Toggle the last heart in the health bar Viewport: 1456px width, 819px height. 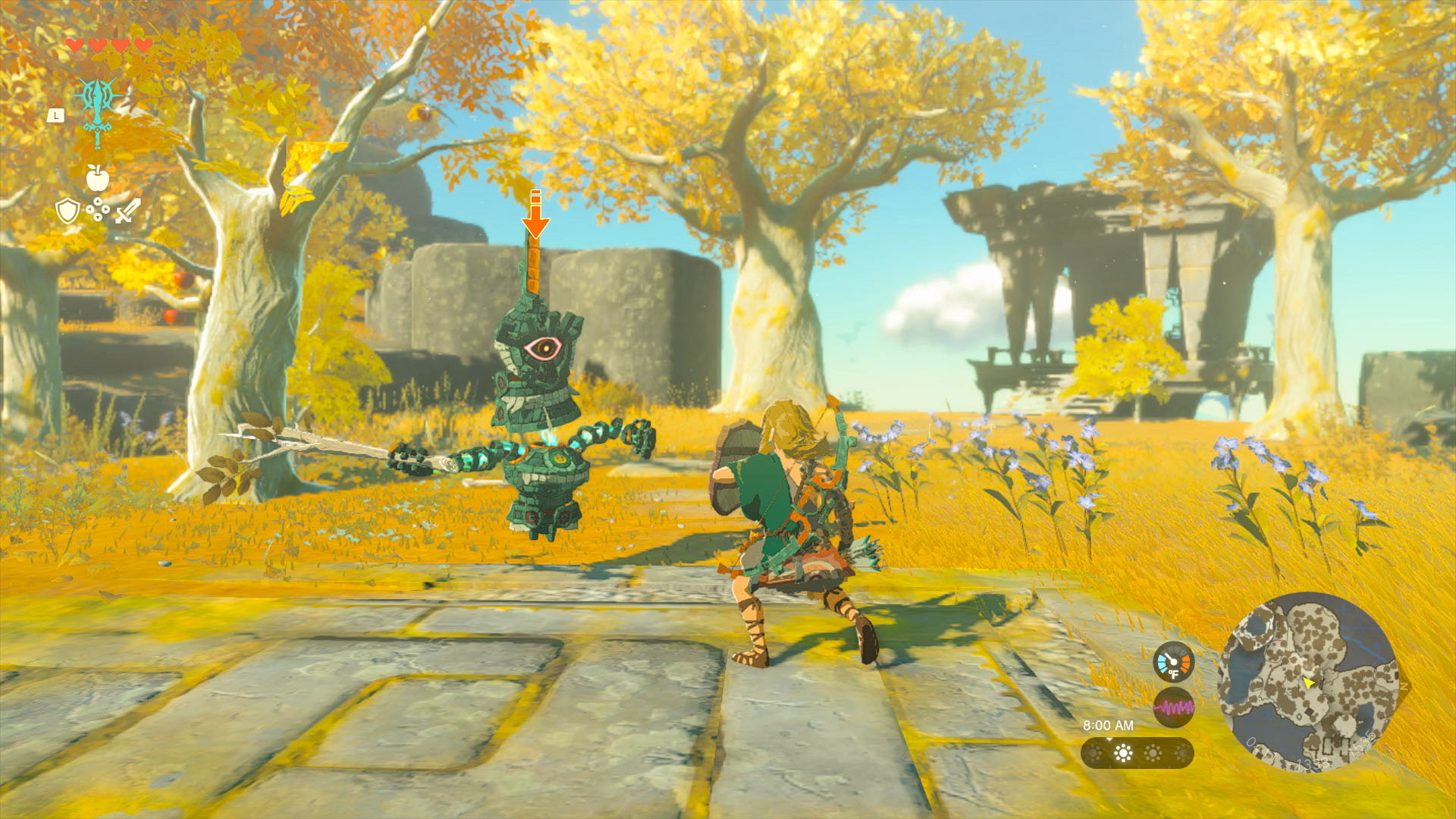[x=142, y=45]
